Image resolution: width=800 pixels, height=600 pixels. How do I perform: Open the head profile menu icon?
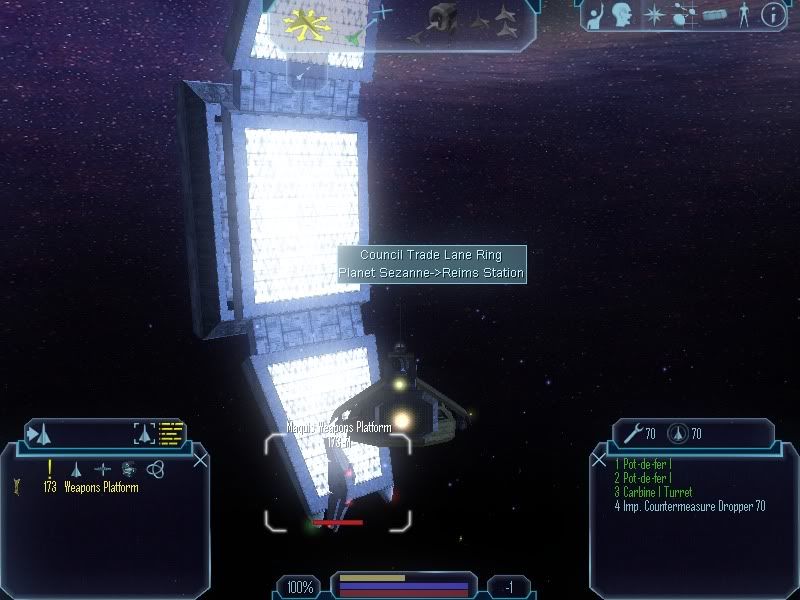(x=624, y=15)
